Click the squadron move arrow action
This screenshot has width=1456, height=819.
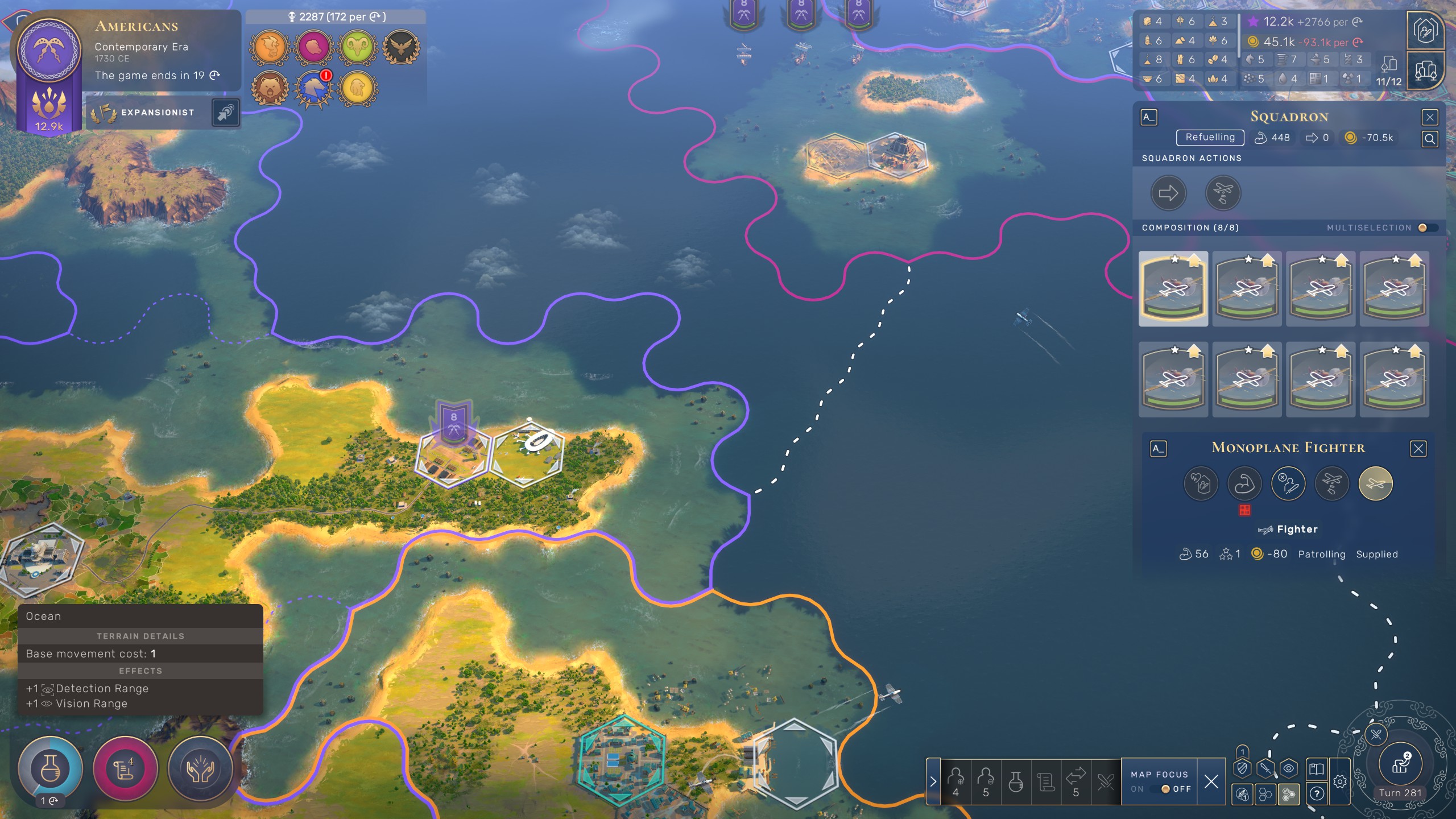[x=1168, y=193]
